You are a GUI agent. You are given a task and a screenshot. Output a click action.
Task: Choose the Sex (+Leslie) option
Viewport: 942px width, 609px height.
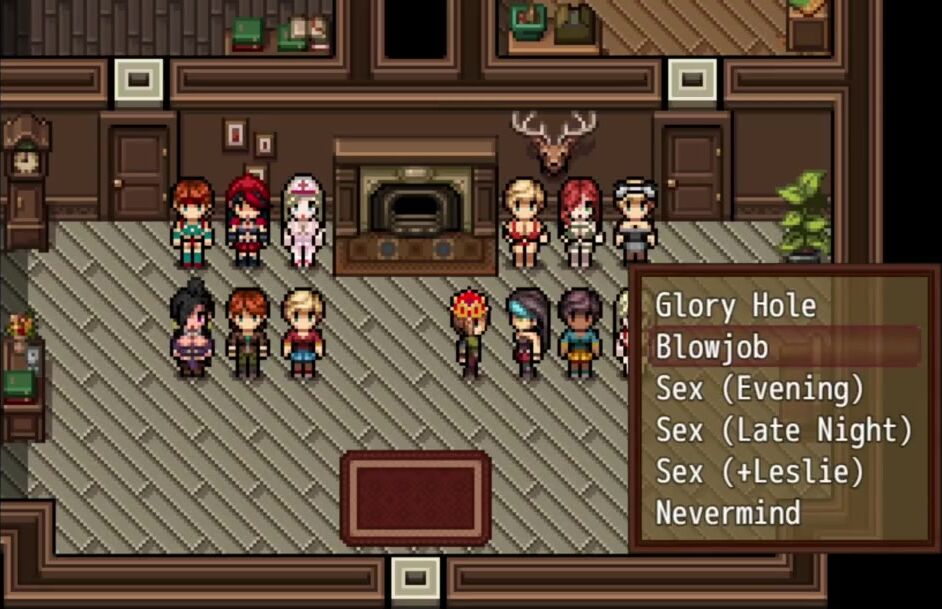pos(759,471)
